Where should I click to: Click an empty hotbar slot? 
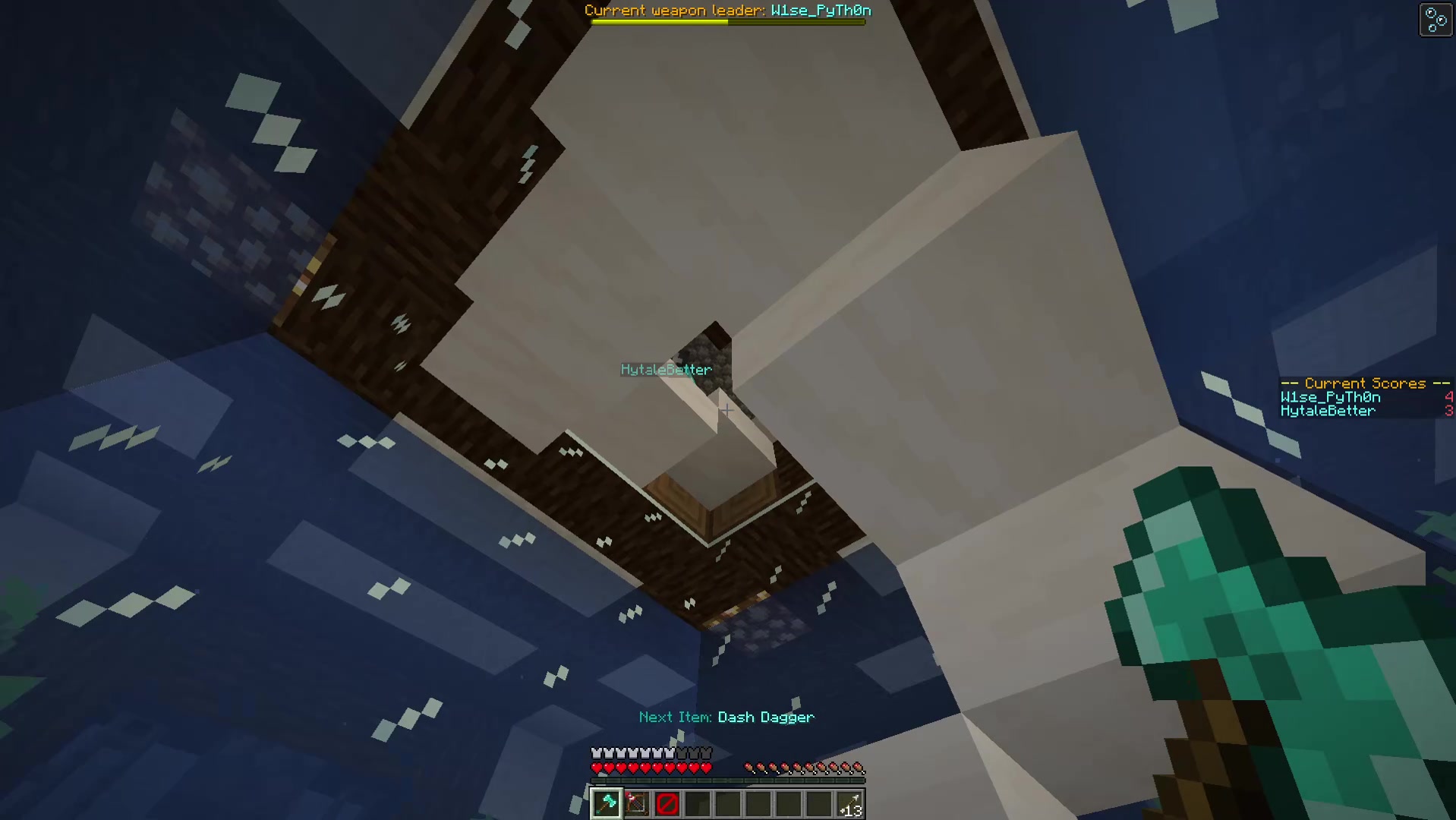[727, 803]
